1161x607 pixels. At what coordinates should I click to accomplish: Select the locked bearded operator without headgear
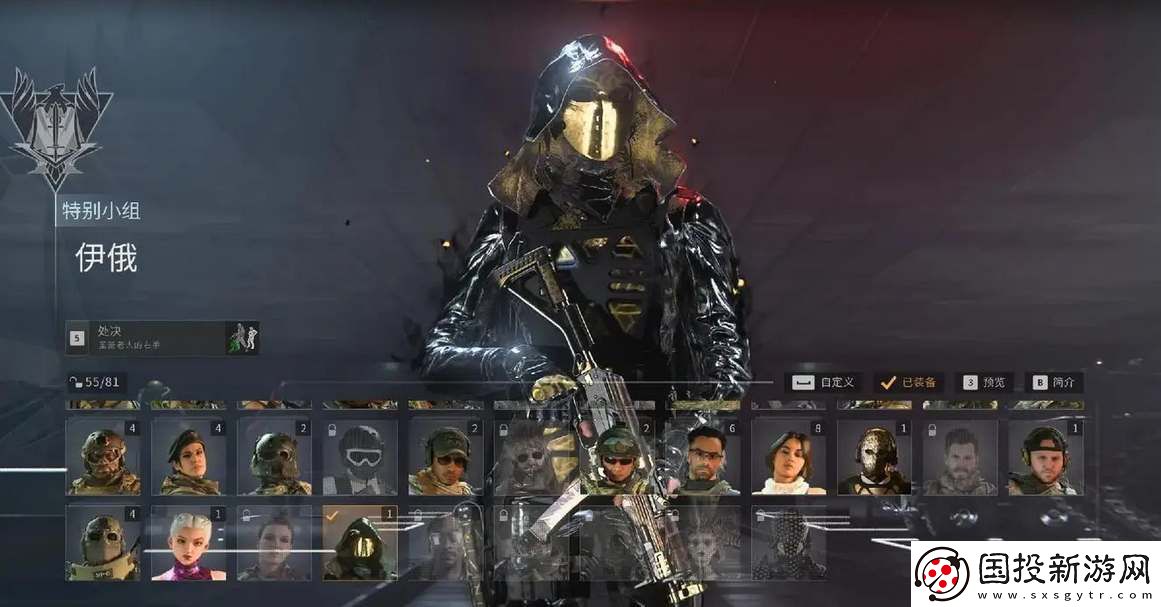point(960,457)
